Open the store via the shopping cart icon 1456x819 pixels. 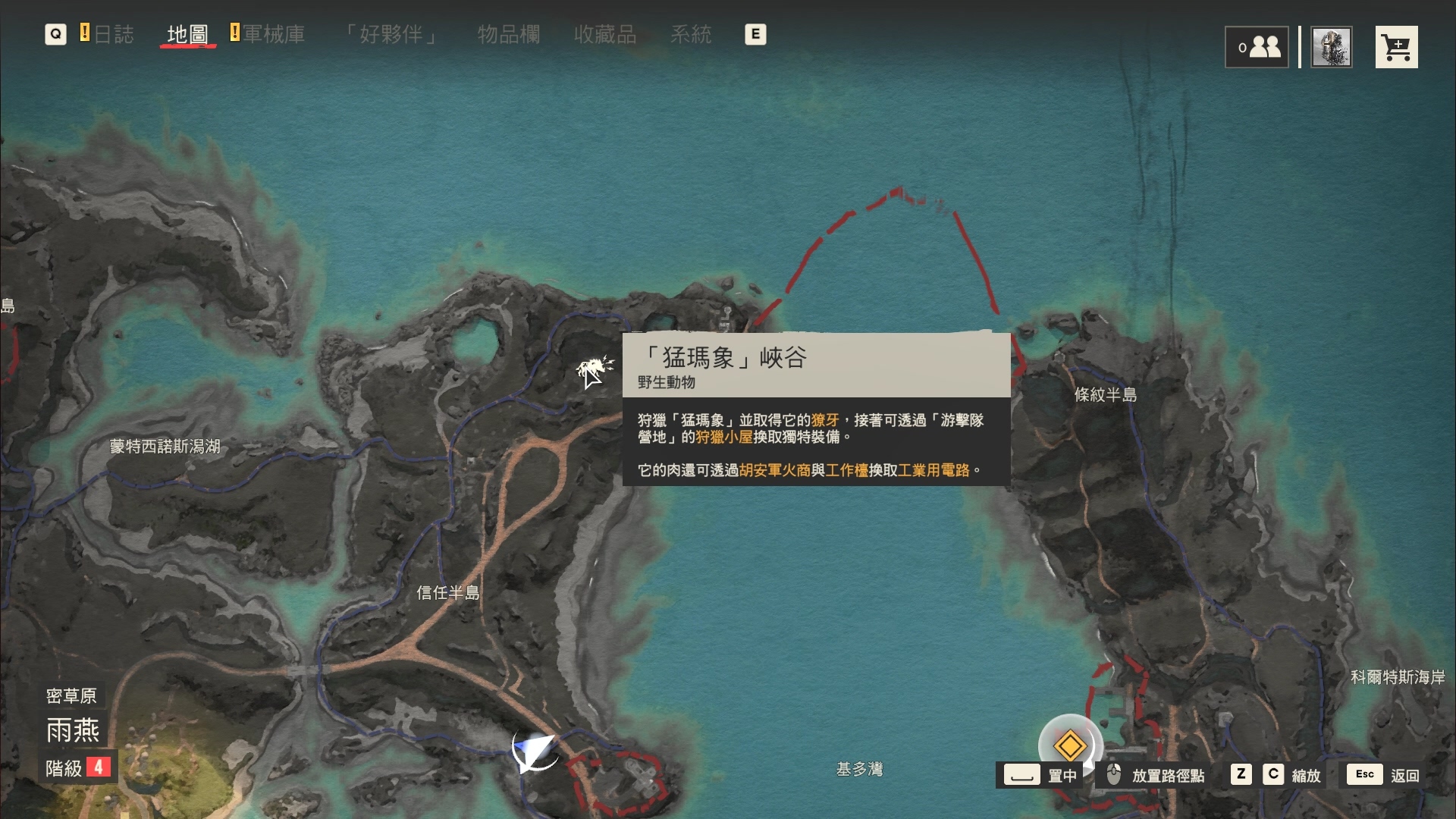pyautogui.click(x=1398, y=46)
